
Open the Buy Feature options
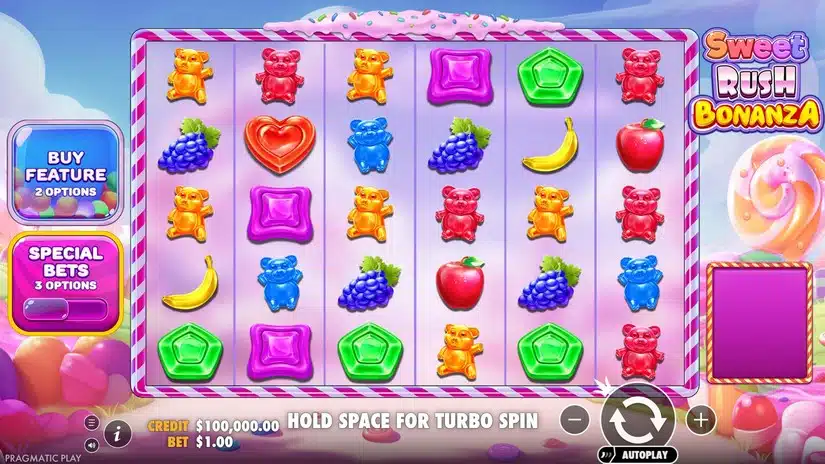(62, 173)
